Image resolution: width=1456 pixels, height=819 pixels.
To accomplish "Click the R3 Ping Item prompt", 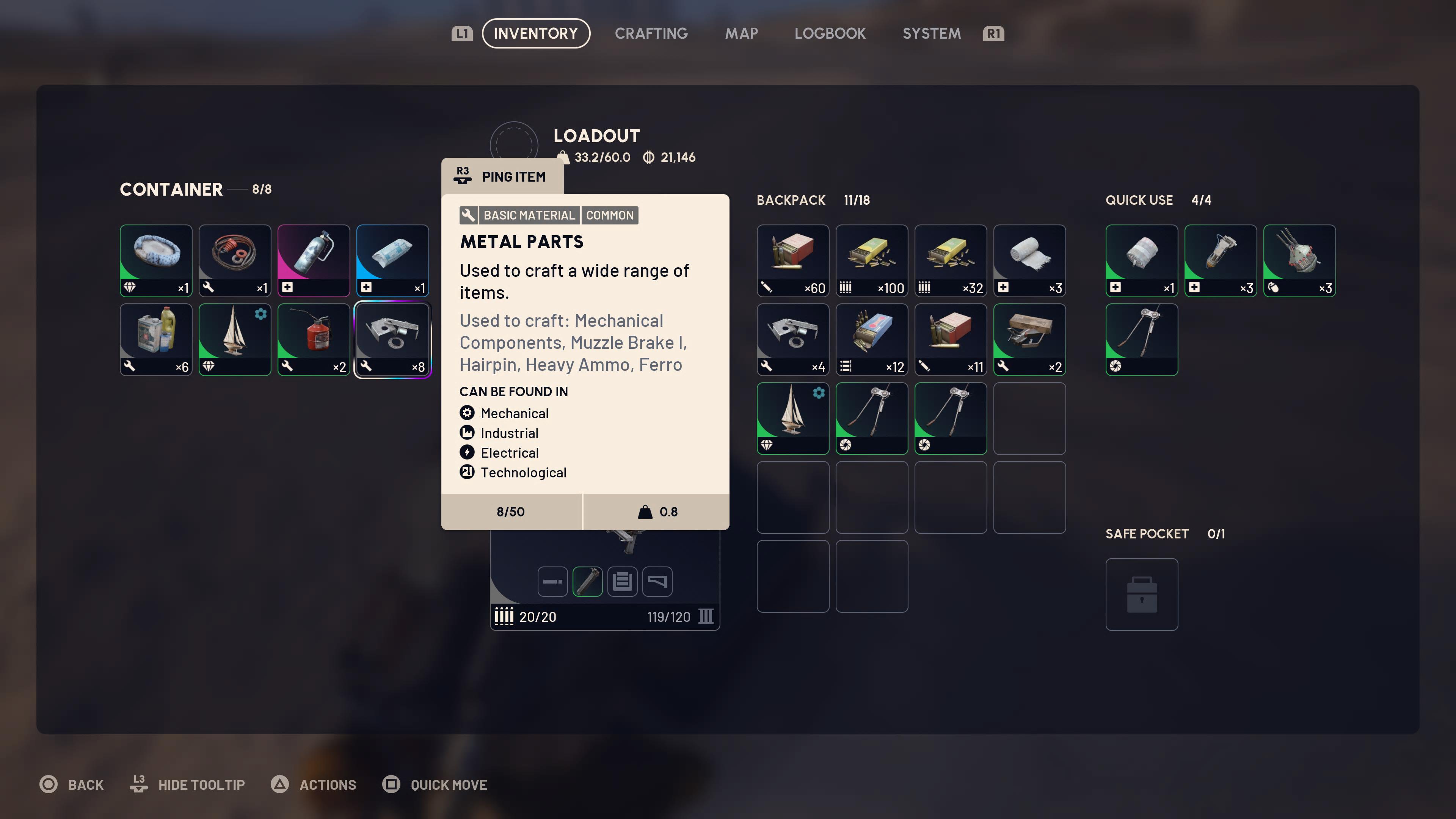I will tap(502, 176).
